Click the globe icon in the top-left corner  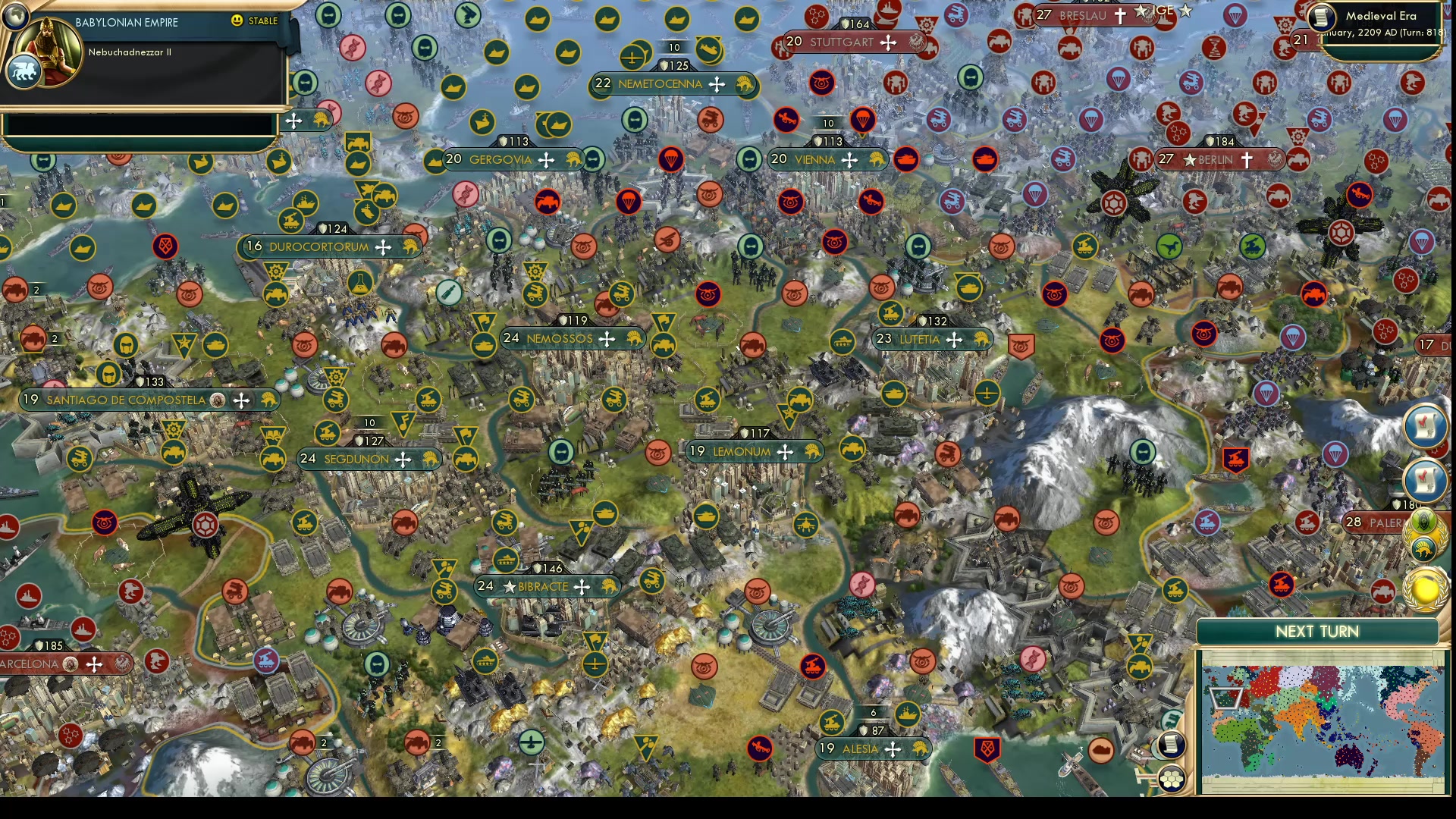tap(15, 17)
